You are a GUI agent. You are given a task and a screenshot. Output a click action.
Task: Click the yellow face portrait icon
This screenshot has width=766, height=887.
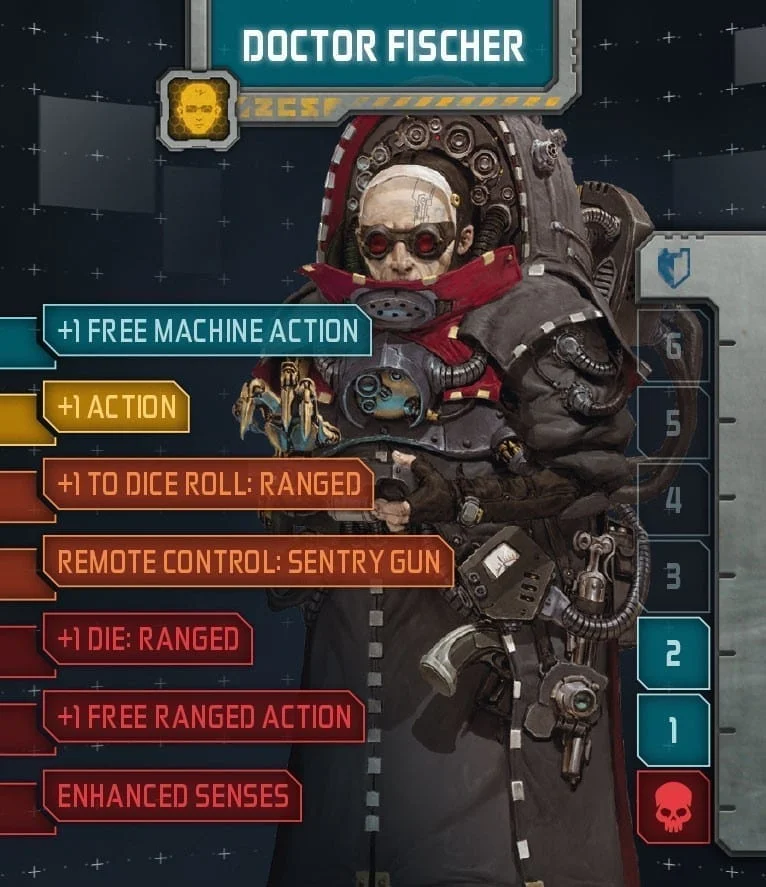[x=197, y=107]
